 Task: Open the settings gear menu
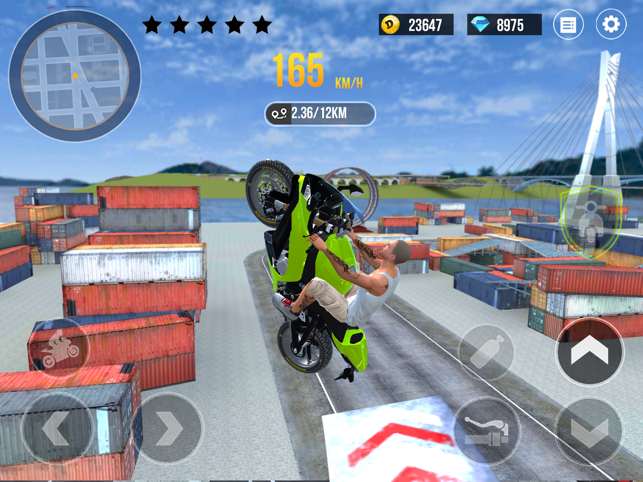point(610,25)
